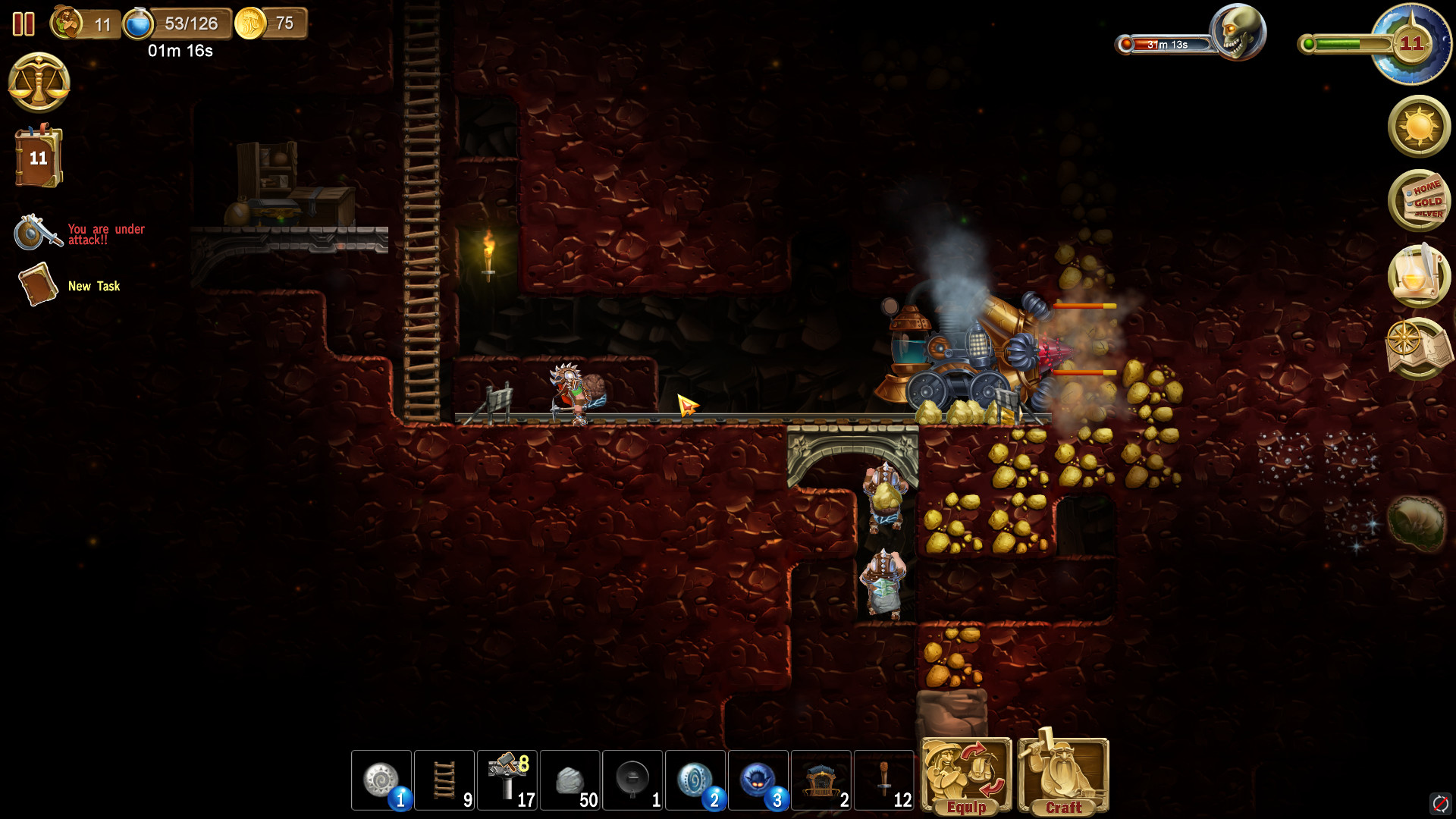The image size is (1456, 819).
Task: Open the Equip menu
Action: tap(966, 776)
